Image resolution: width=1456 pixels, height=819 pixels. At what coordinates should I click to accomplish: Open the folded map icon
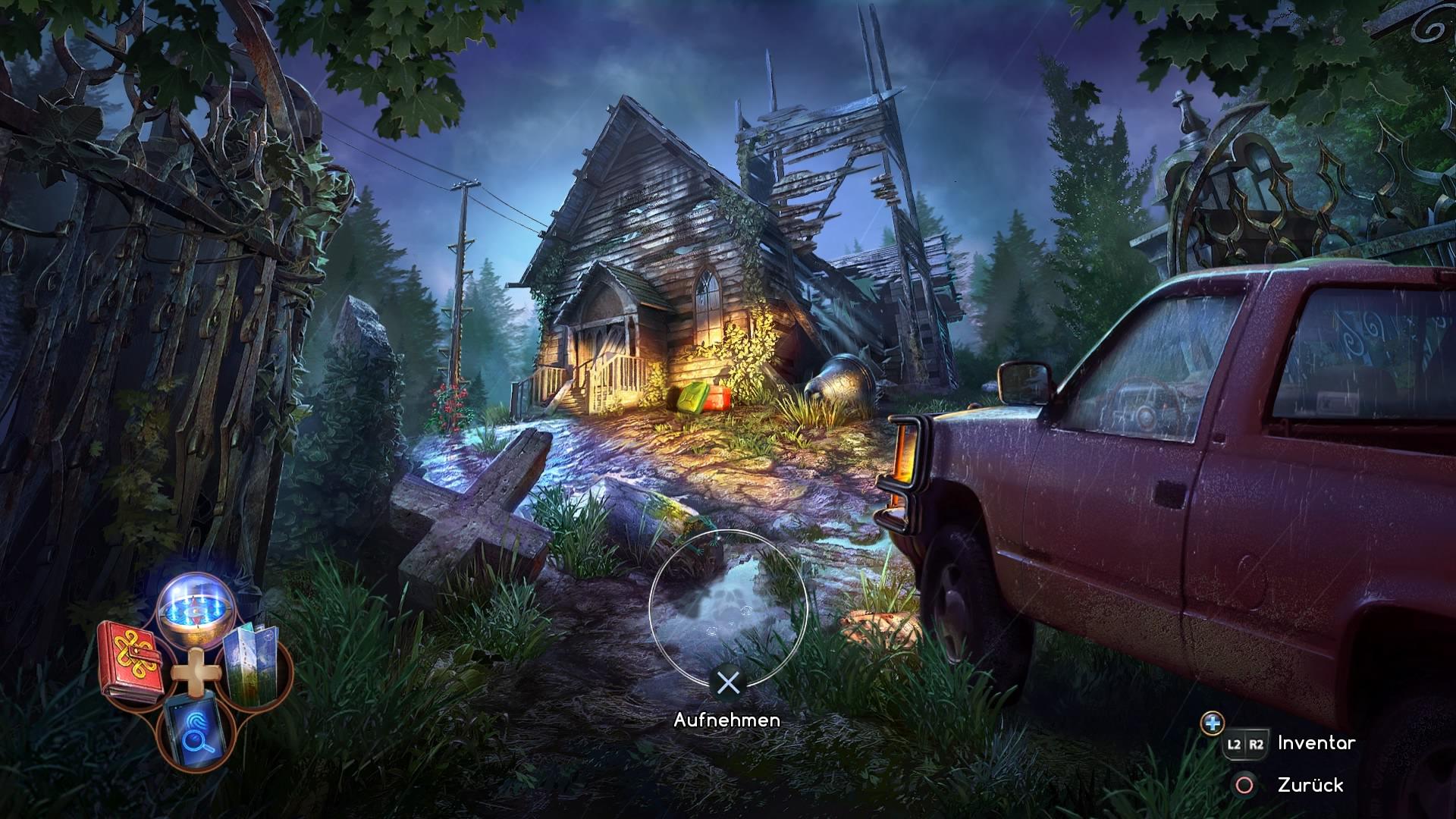point(254,664)
